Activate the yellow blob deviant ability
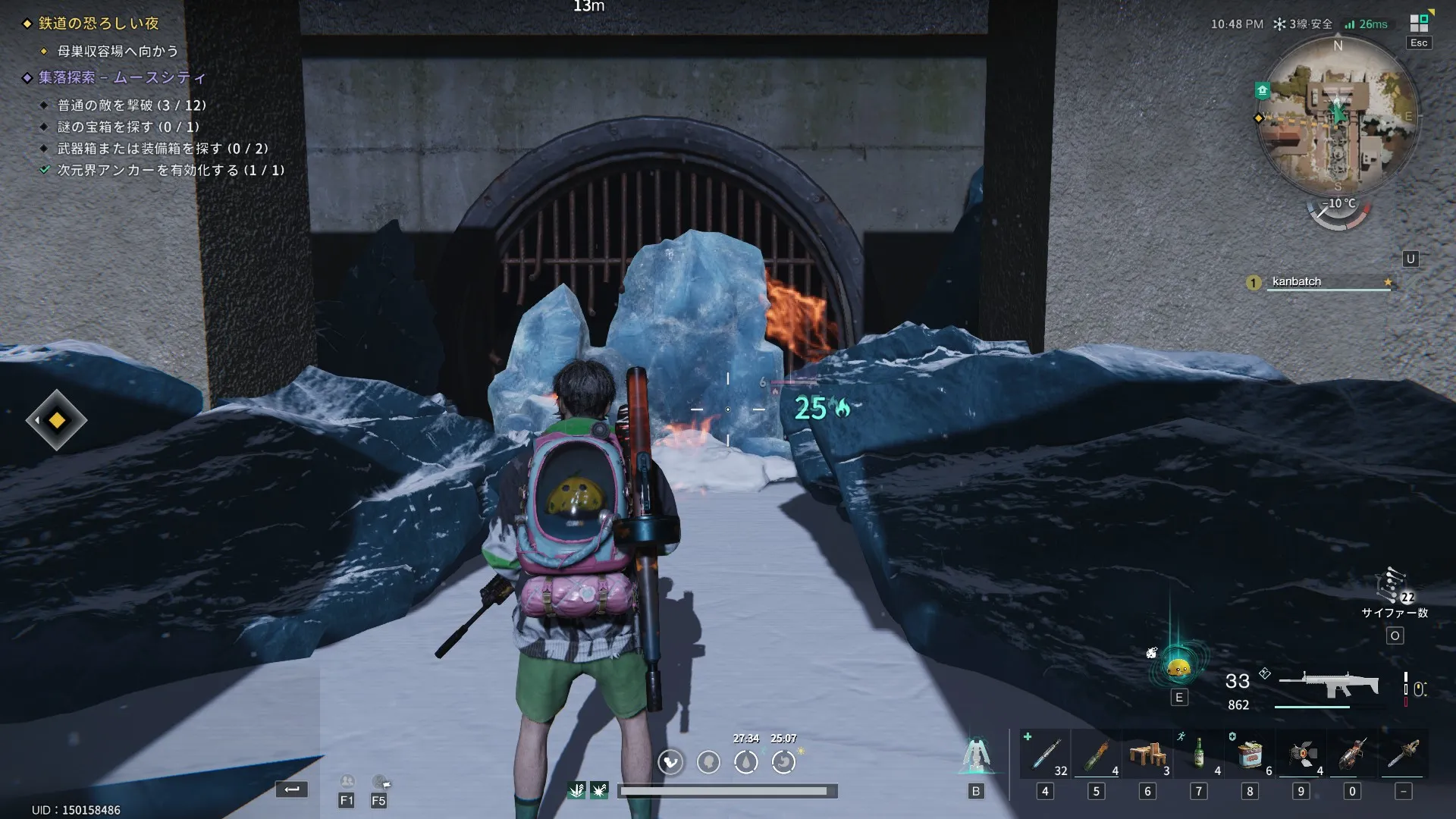1456x819 pixels. pyautogui.click(x=1178, y=667)
